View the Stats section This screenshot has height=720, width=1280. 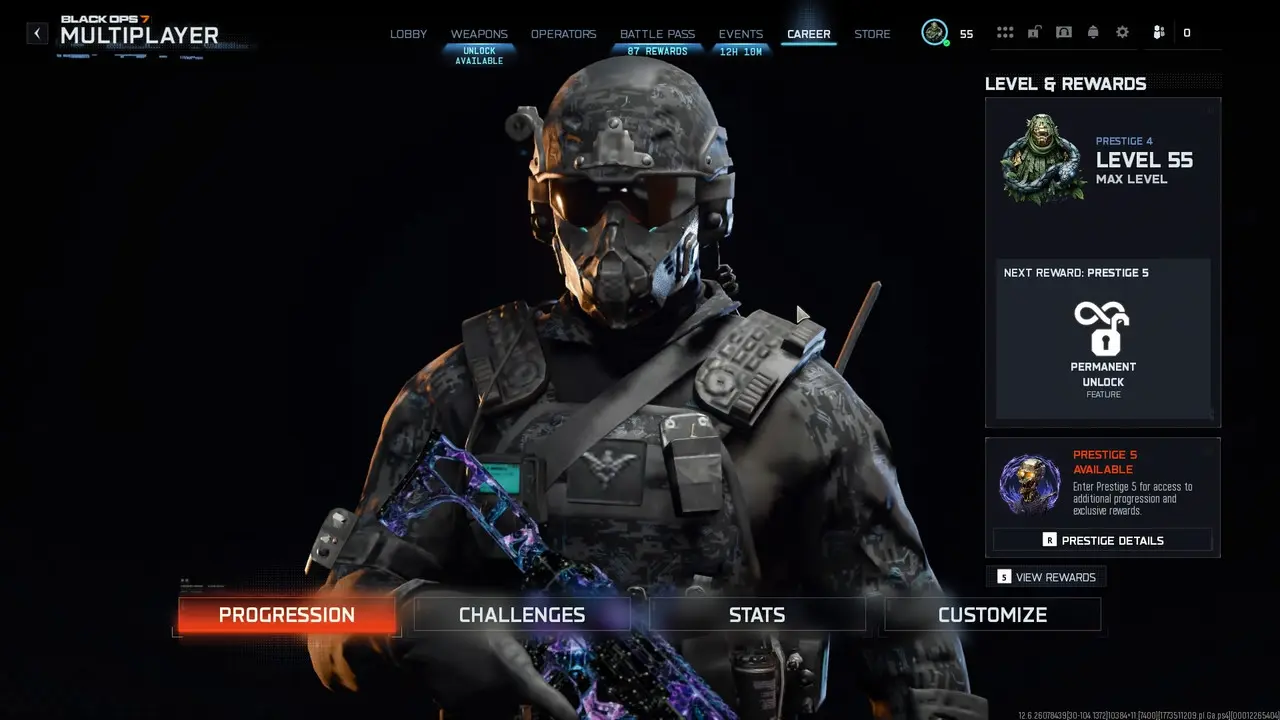click(x=757, y=615)
